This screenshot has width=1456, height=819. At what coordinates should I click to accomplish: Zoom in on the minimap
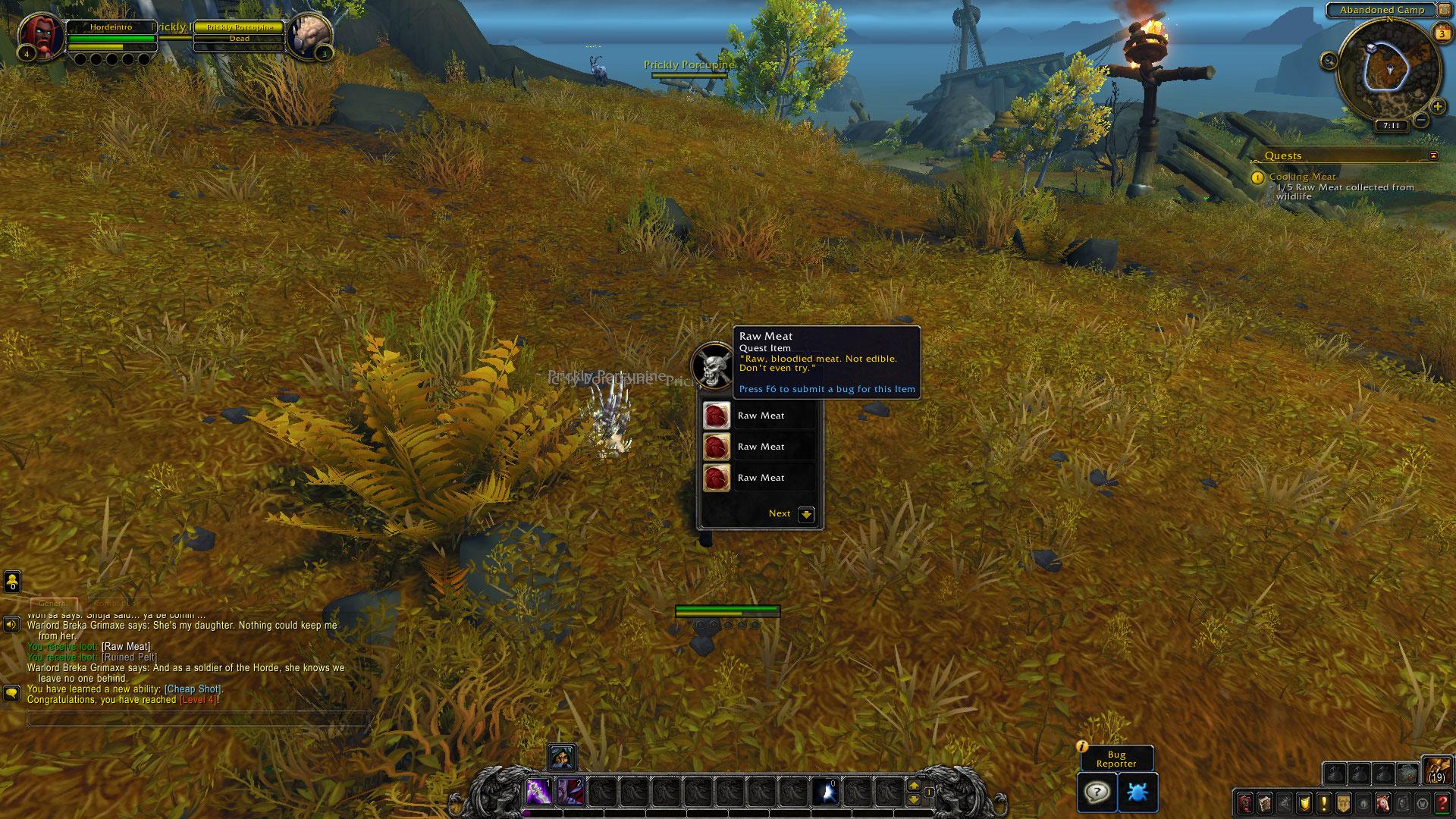[1437, 107]
